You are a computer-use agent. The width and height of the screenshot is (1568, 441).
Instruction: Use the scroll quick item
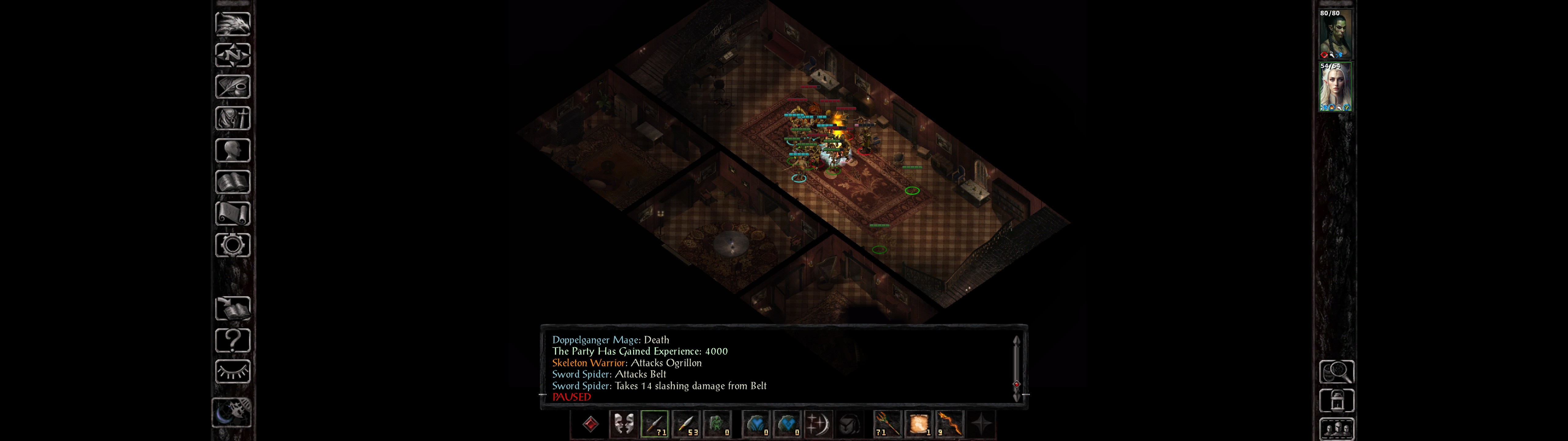tap(918, 424)
